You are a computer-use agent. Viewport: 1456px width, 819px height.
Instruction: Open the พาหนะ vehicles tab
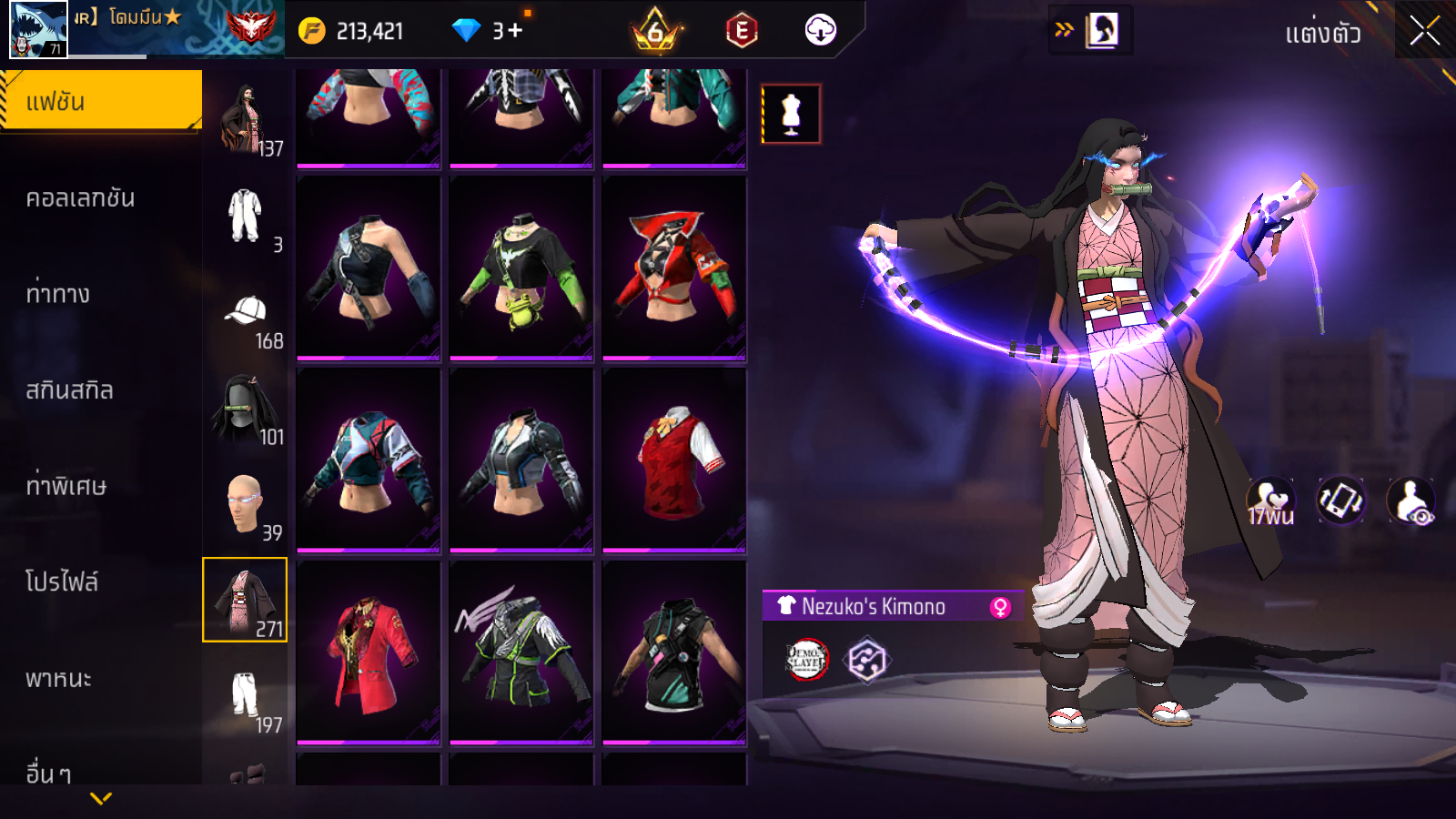pos(58,679)
